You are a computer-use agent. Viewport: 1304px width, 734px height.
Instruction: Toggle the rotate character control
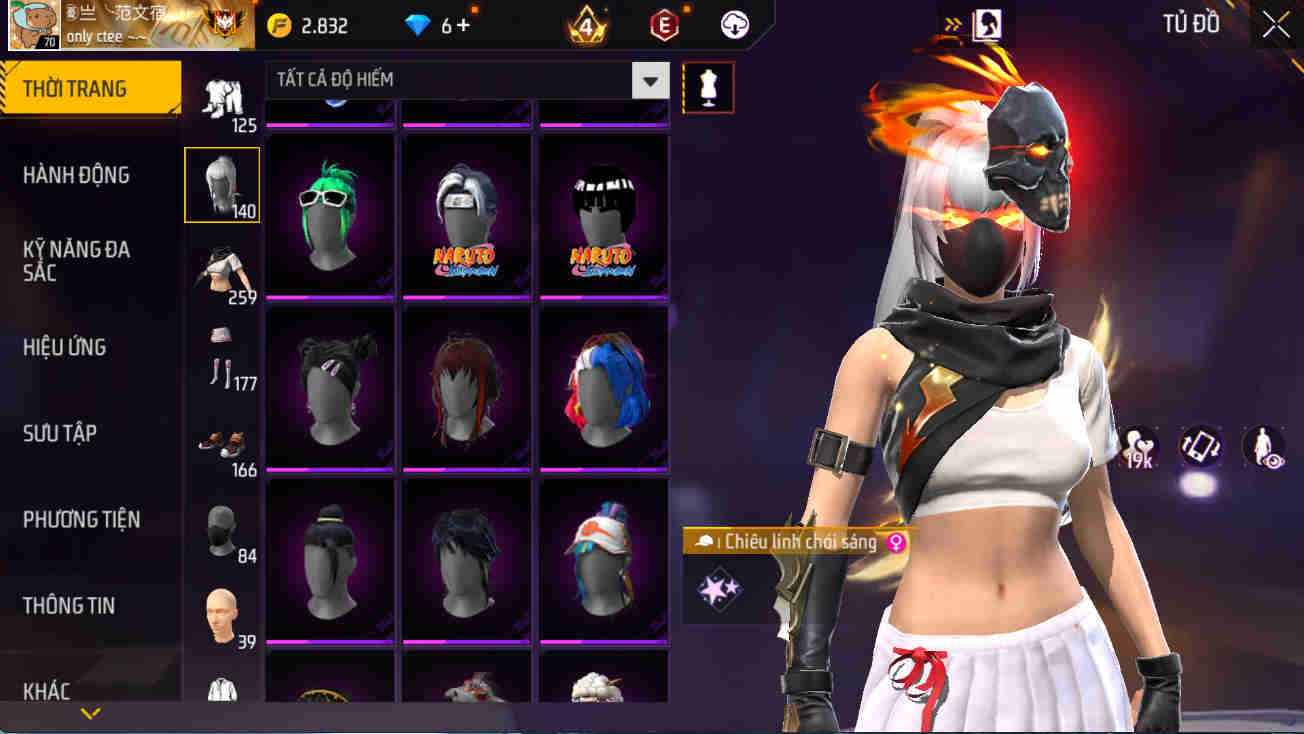[x=1199, y=448]
